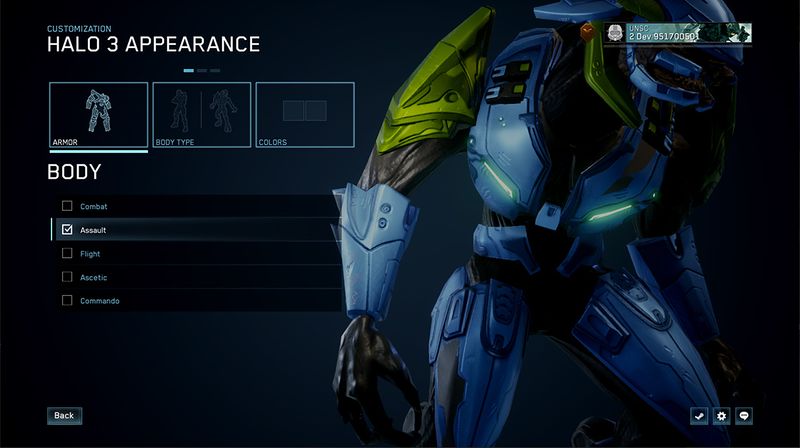Select the Colors tab

pos(305,115)
